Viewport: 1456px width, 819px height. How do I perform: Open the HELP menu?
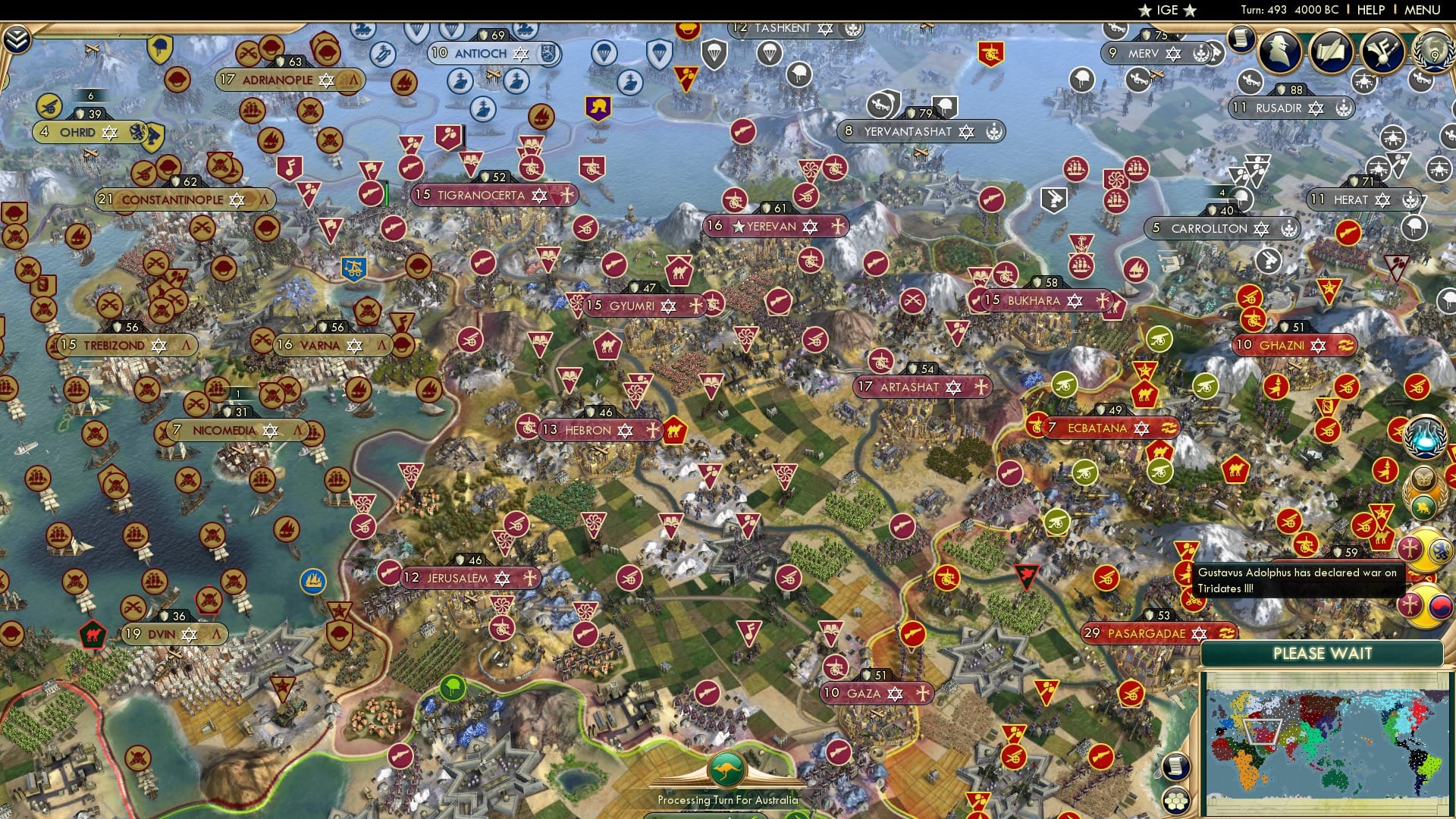coord(1371,10)
